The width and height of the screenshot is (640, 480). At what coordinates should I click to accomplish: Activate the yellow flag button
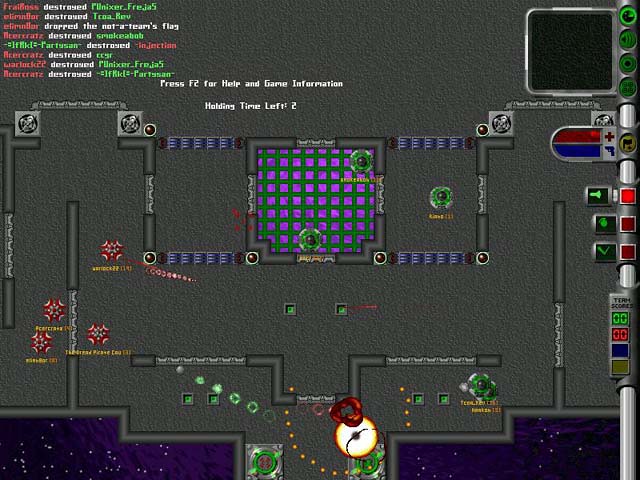[x=628, y=141]
